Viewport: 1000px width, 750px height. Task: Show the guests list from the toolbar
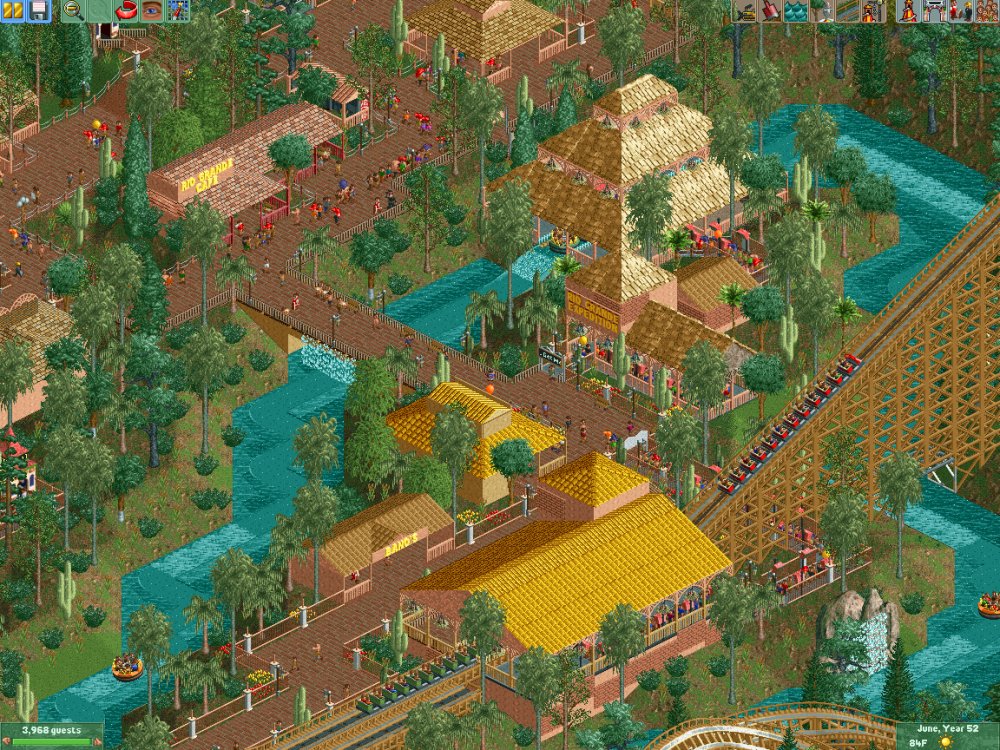(x=985, y=11)
